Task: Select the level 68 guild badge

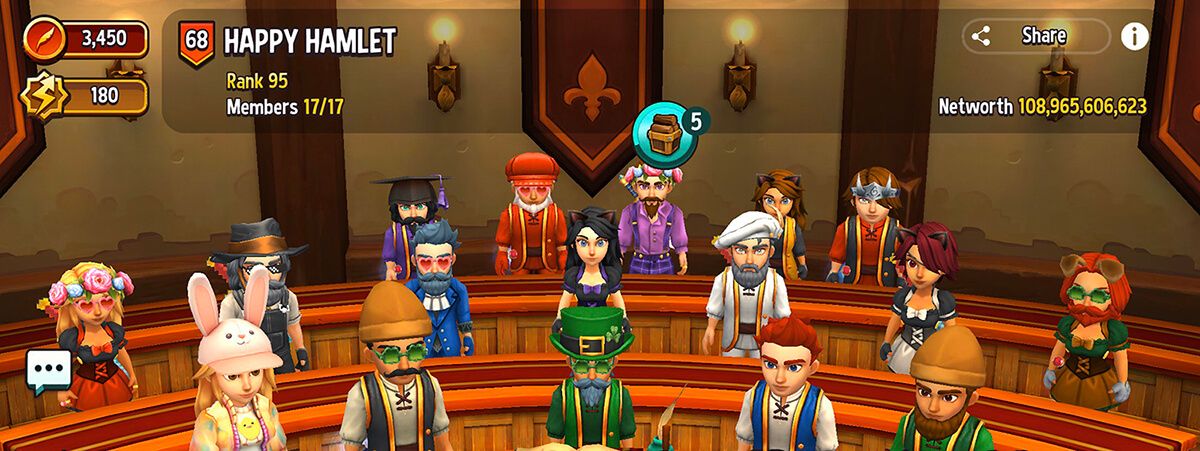Action: pos(197,42)
